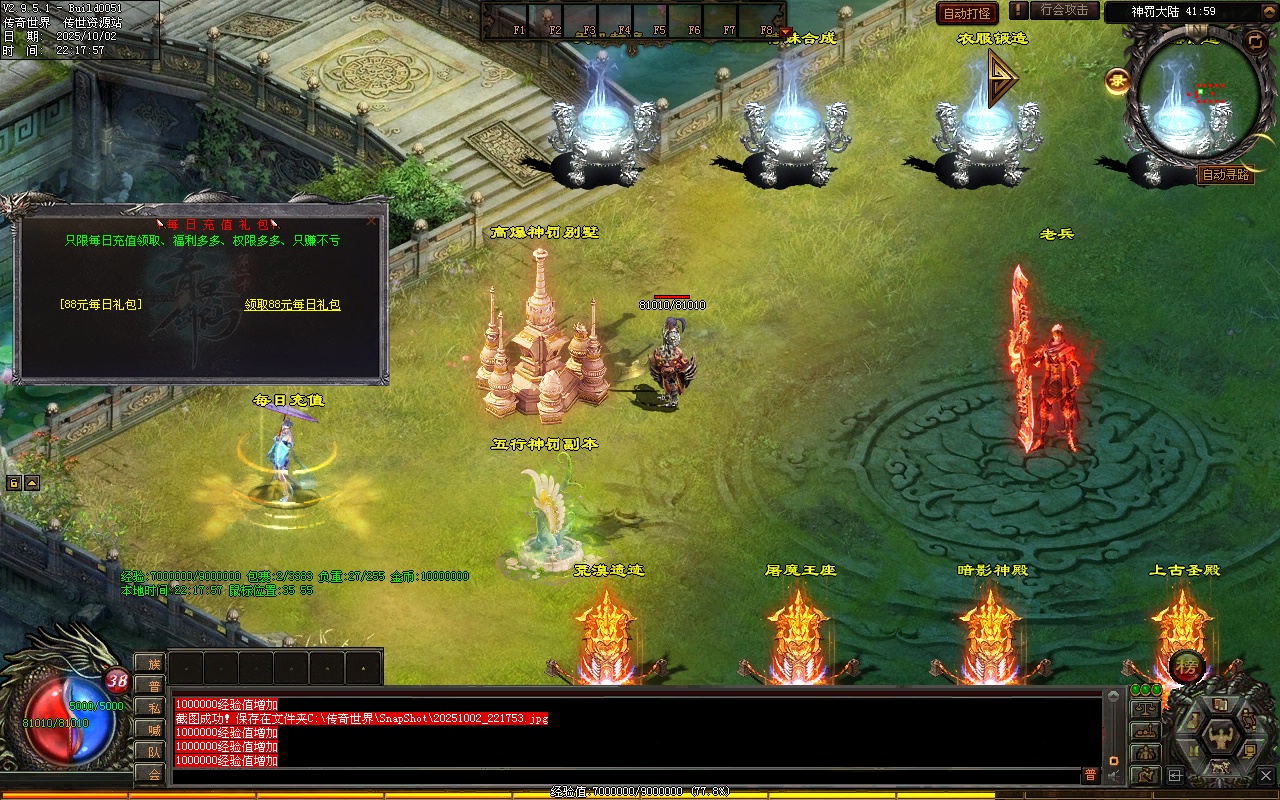Click the 自动打怪 auto-fight button
The height and width of the screenshot is (800, 1280).
point(967,13)
